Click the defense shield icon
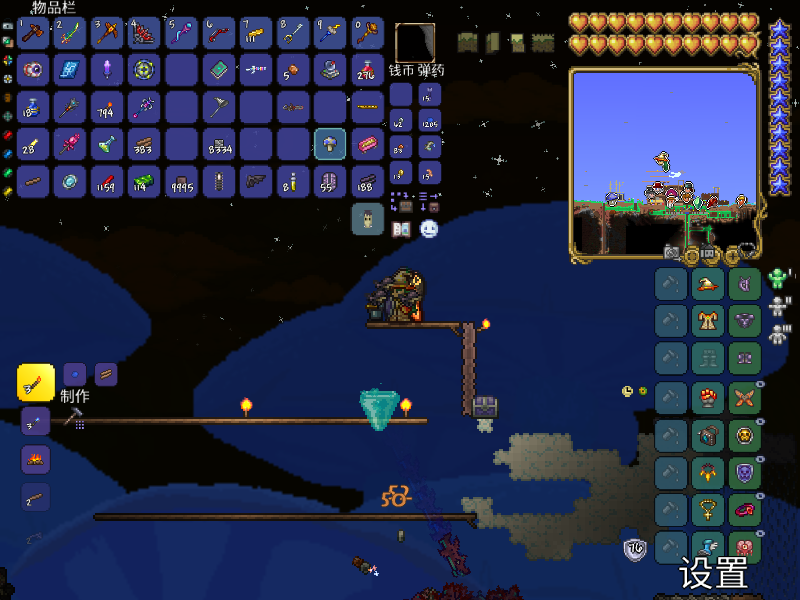 point(634,549)
